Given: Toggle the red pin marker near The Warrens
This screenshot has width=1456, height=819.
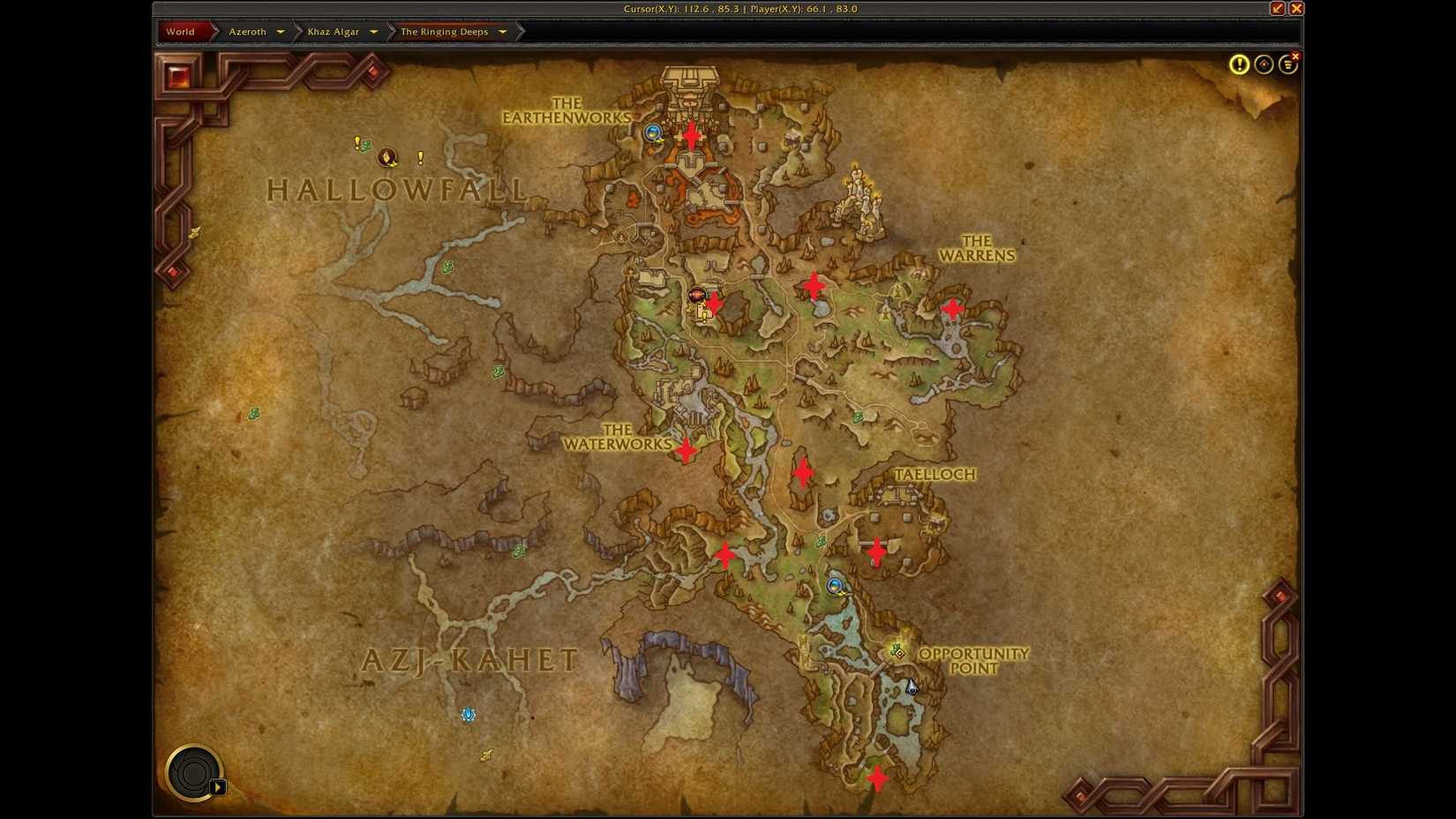Looking at the screenshot, I should pos(953,308).
